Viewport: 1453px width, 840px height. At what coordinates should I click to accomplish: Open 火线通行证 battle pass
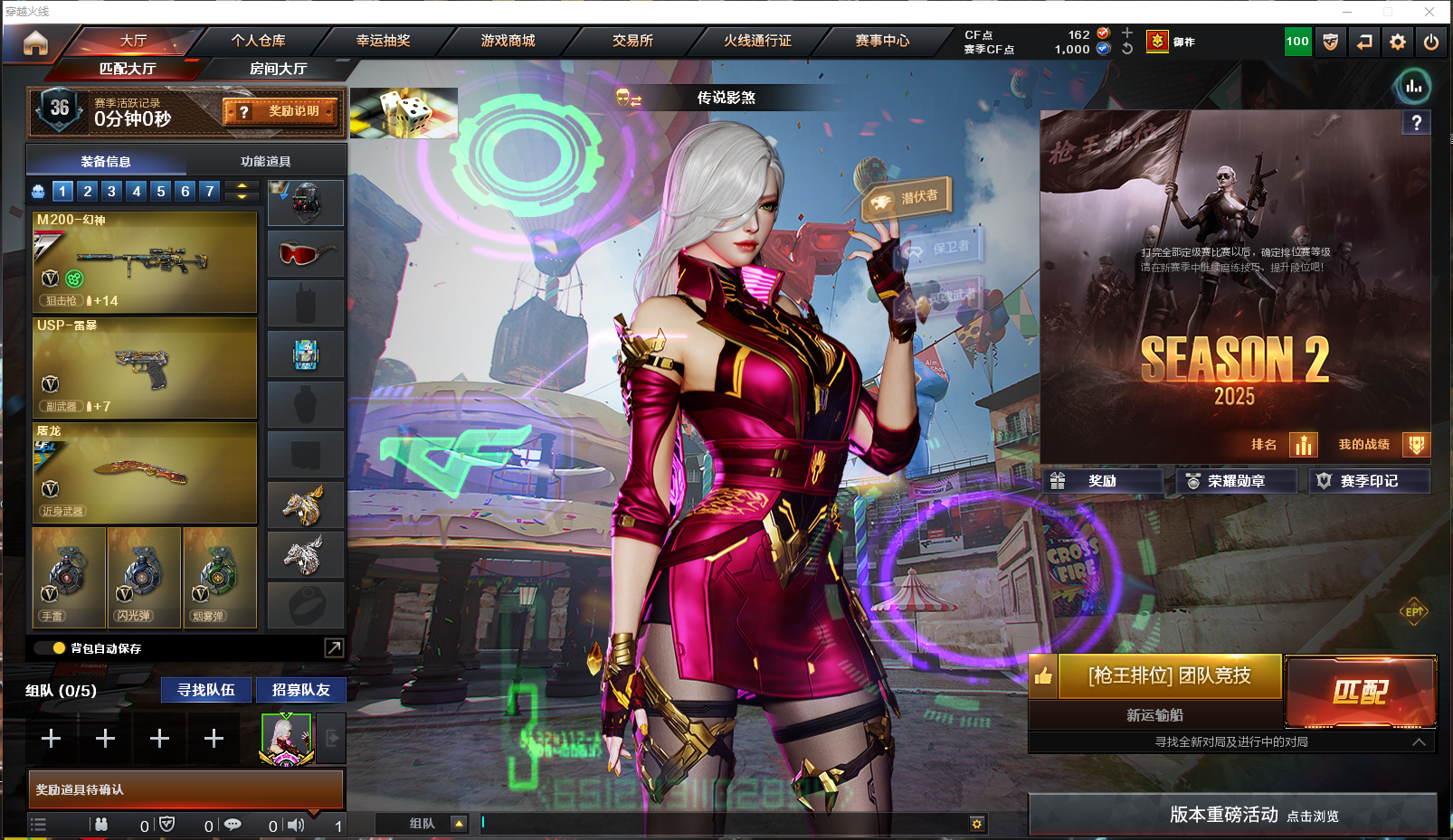tap(757, 41)
